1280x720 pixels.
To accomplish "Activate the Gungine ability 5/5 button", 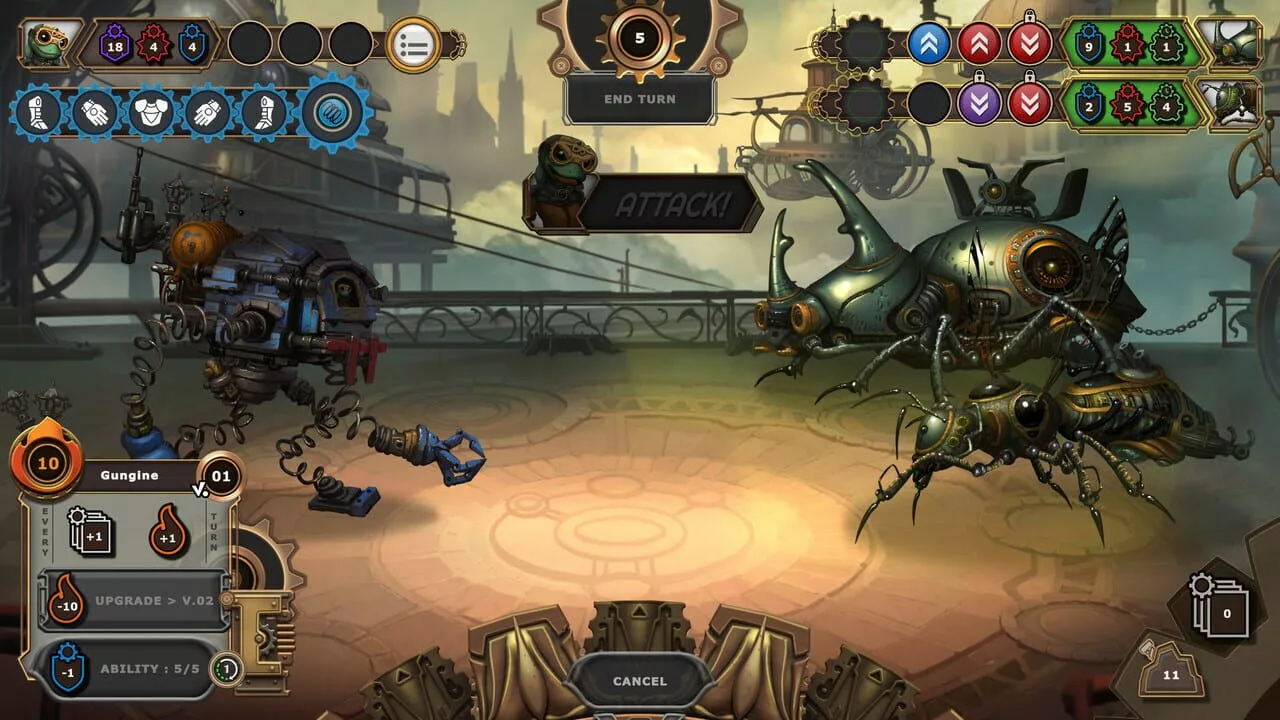I will (x=135, y=669).
